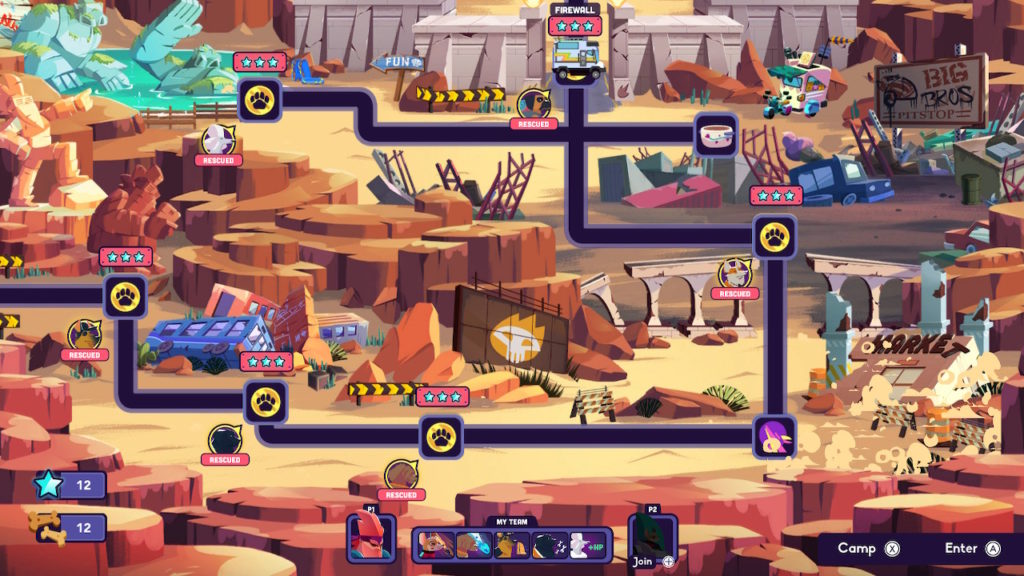Image resolution: width=1024 pixels, height=576 pixels.
Task: Choose the dog bowl map node
Action: [x=716, y=135]
